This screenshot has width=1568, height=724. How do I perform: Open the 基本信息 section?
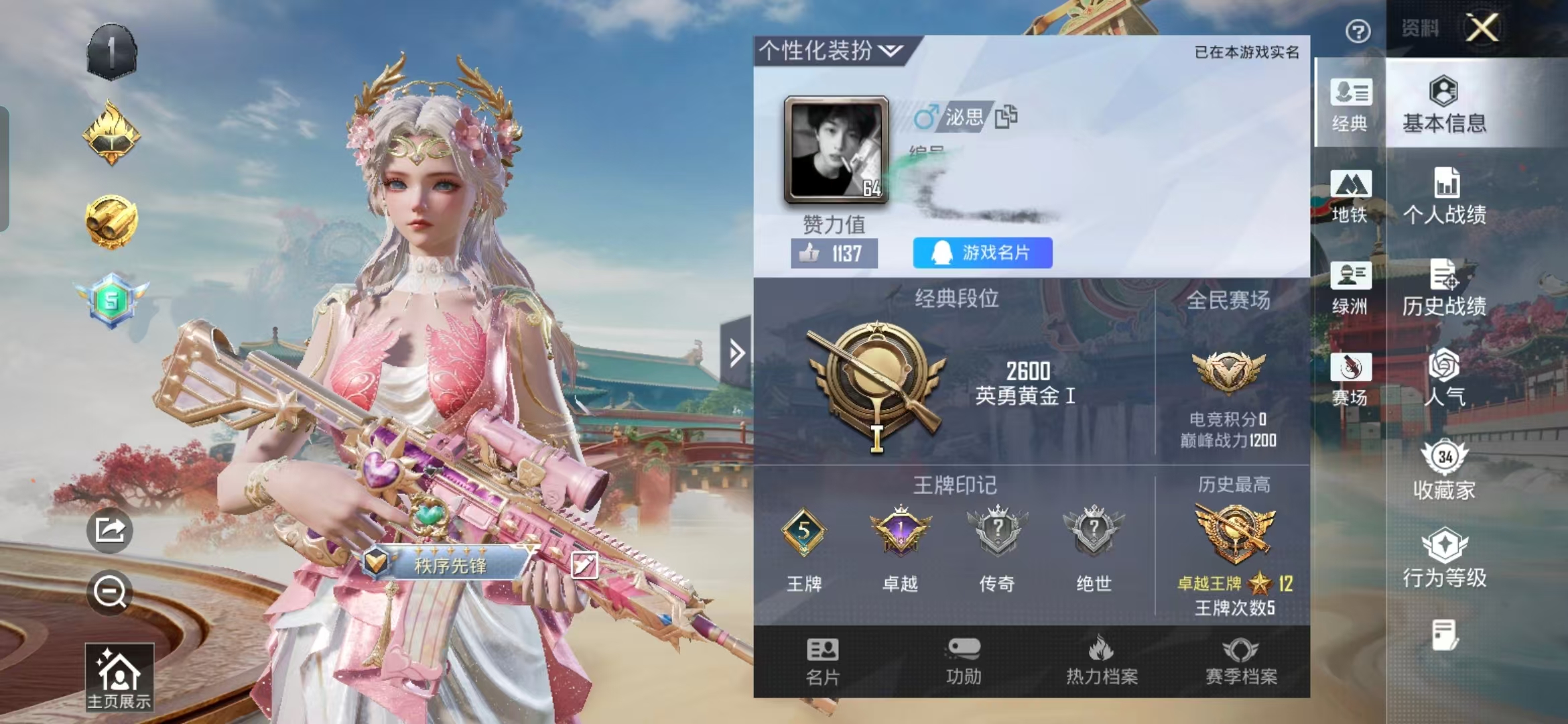(1444, 105)
